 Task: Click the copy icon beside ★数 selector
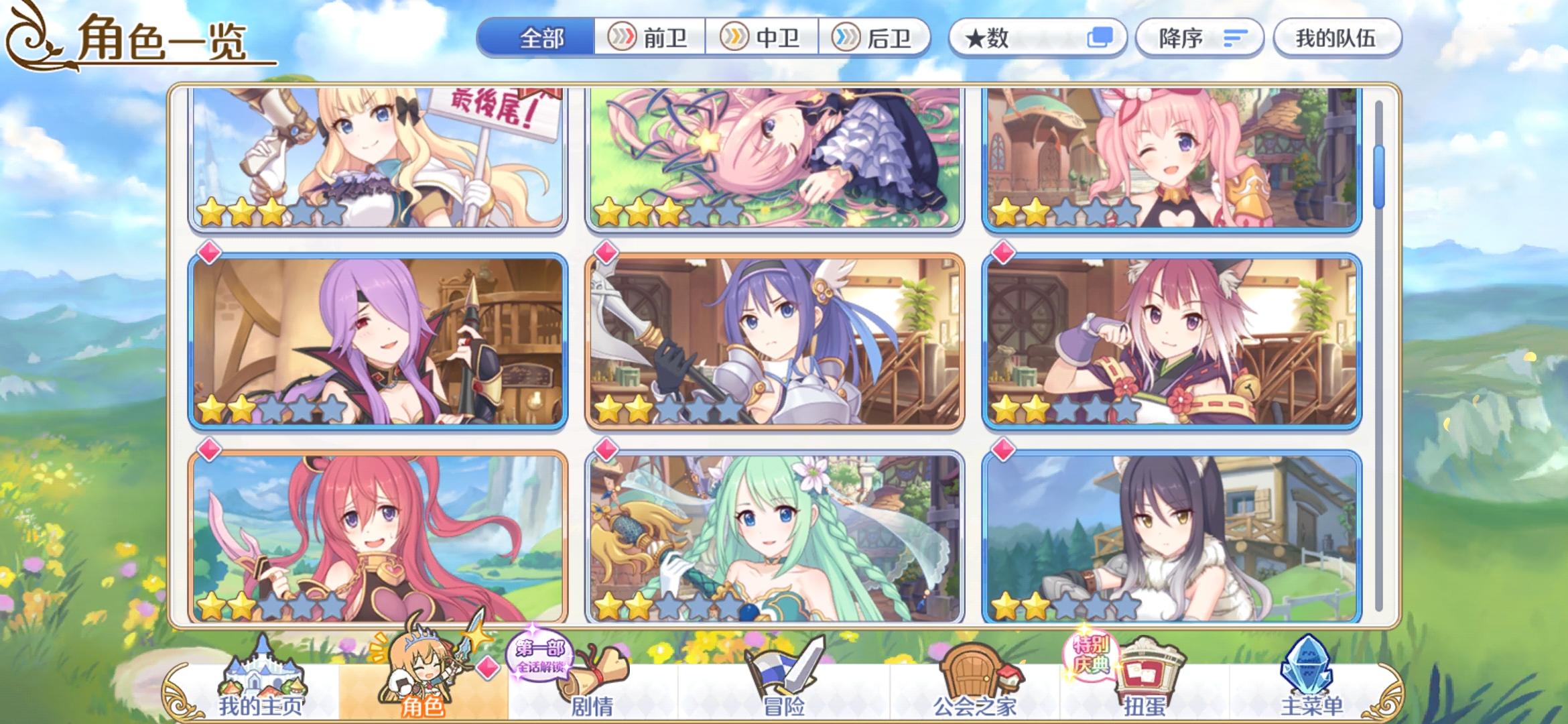coord(1101,38)
